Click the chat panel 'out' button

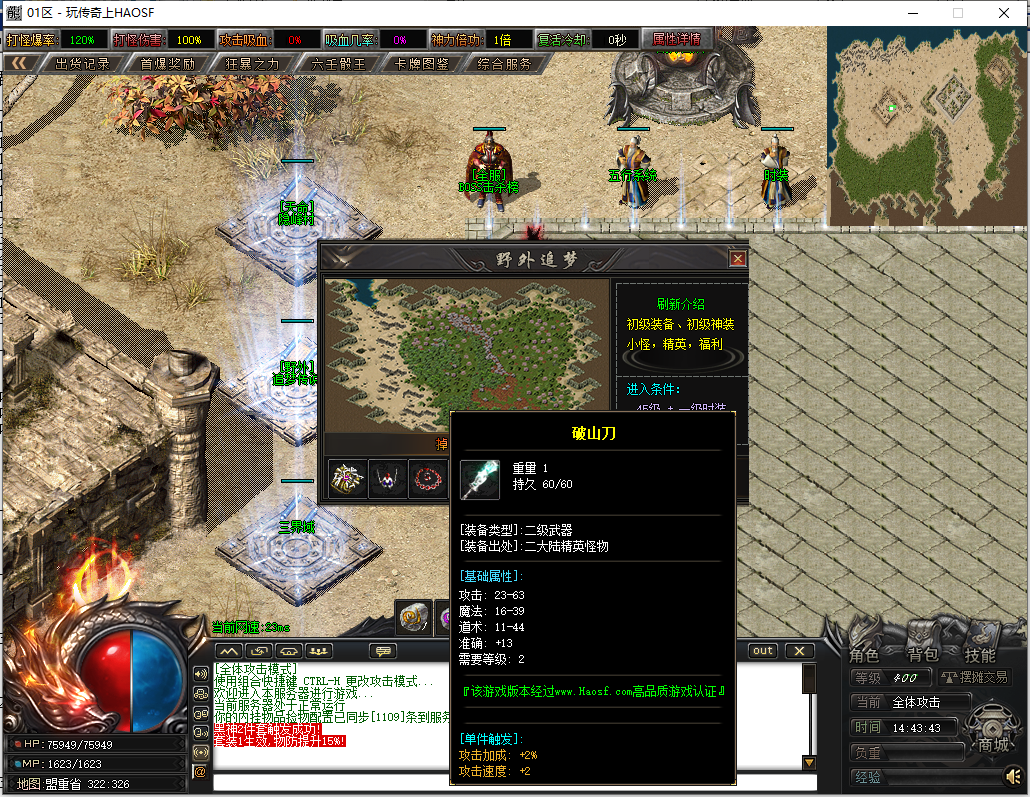pyautogui.click(x=763, y=651)
